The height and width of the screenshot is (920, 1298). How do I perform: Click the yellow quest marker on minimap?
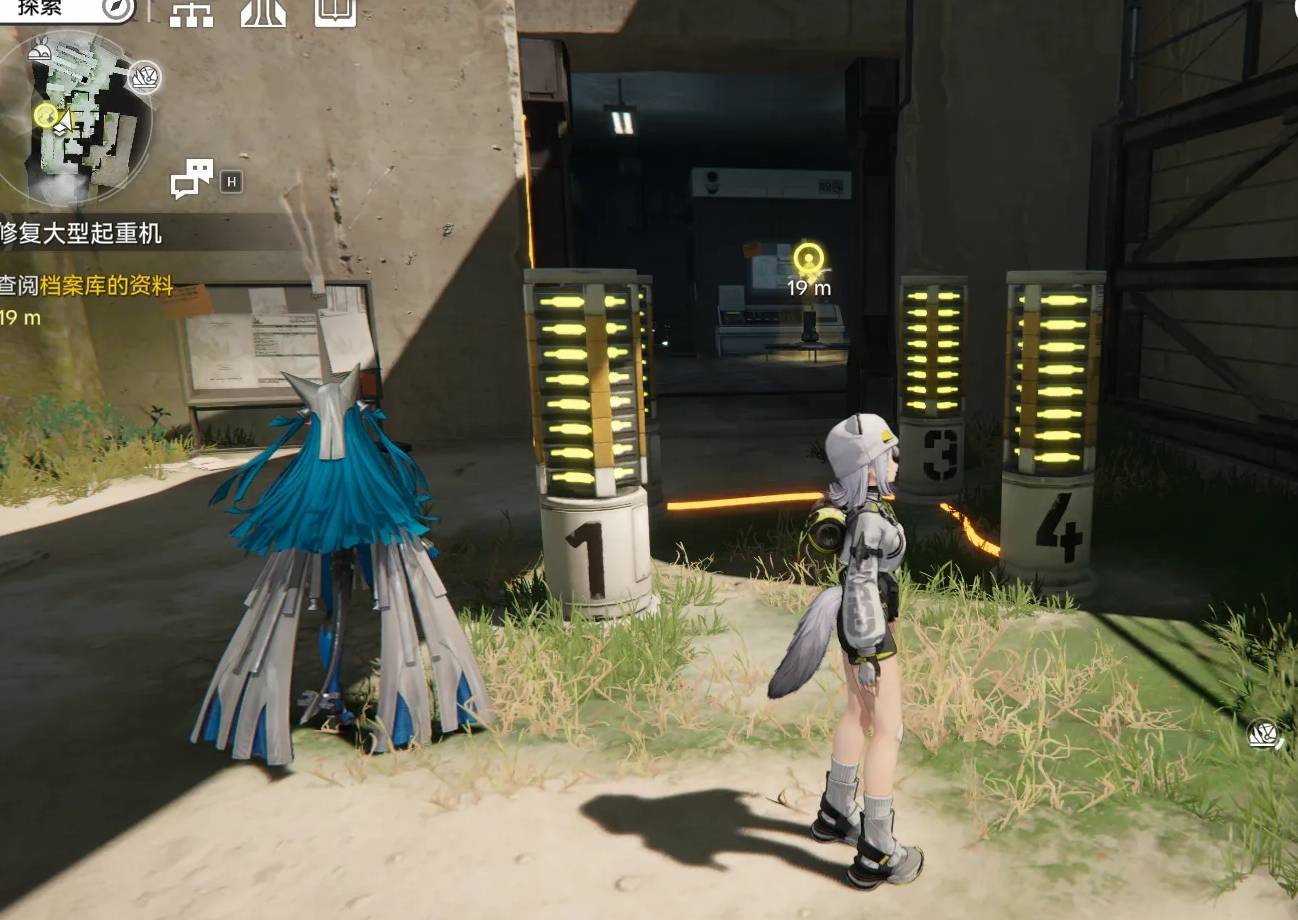(x=46, y=115)
